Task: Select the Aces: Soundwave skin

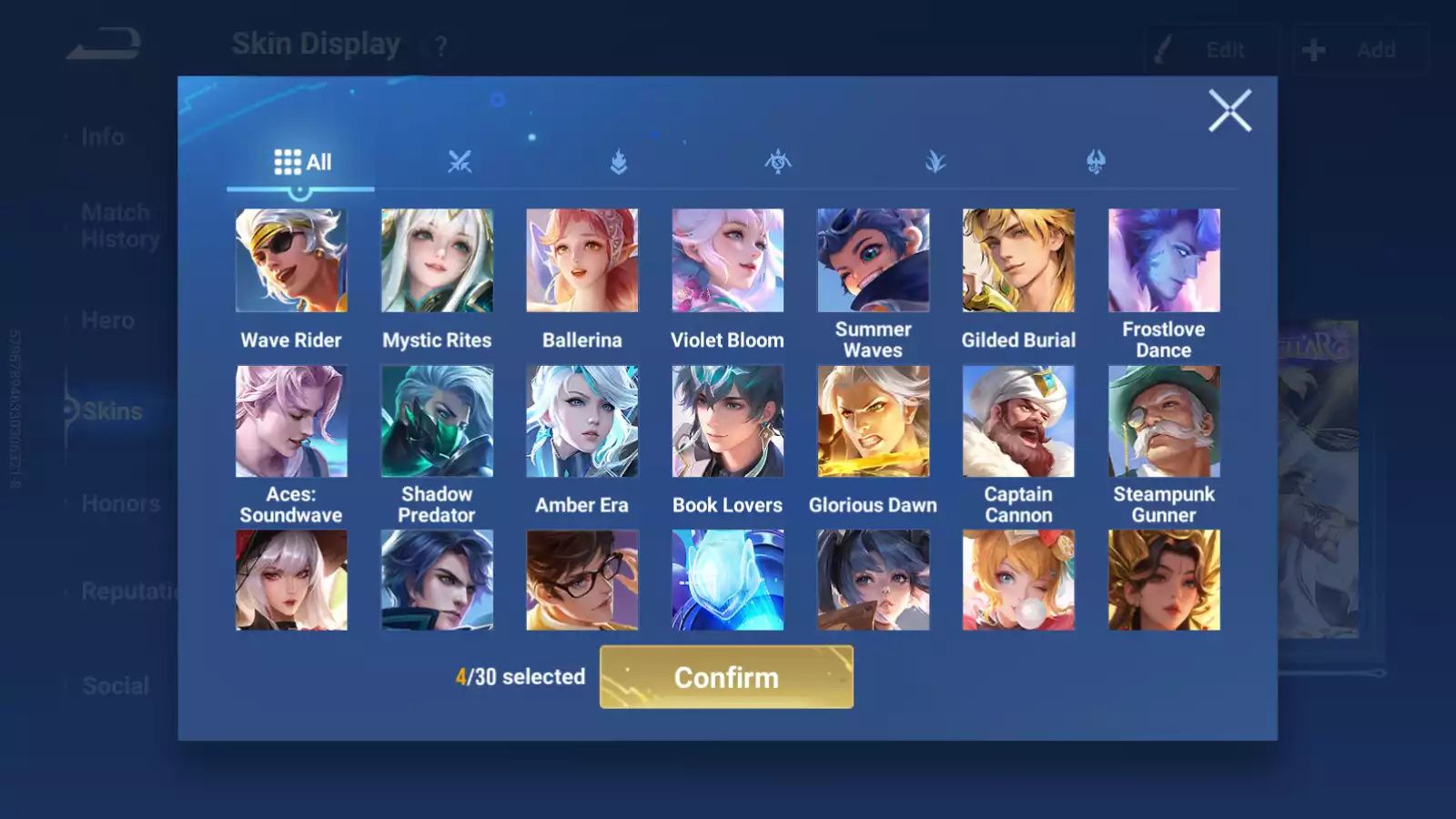Action: tap(291, 421)
